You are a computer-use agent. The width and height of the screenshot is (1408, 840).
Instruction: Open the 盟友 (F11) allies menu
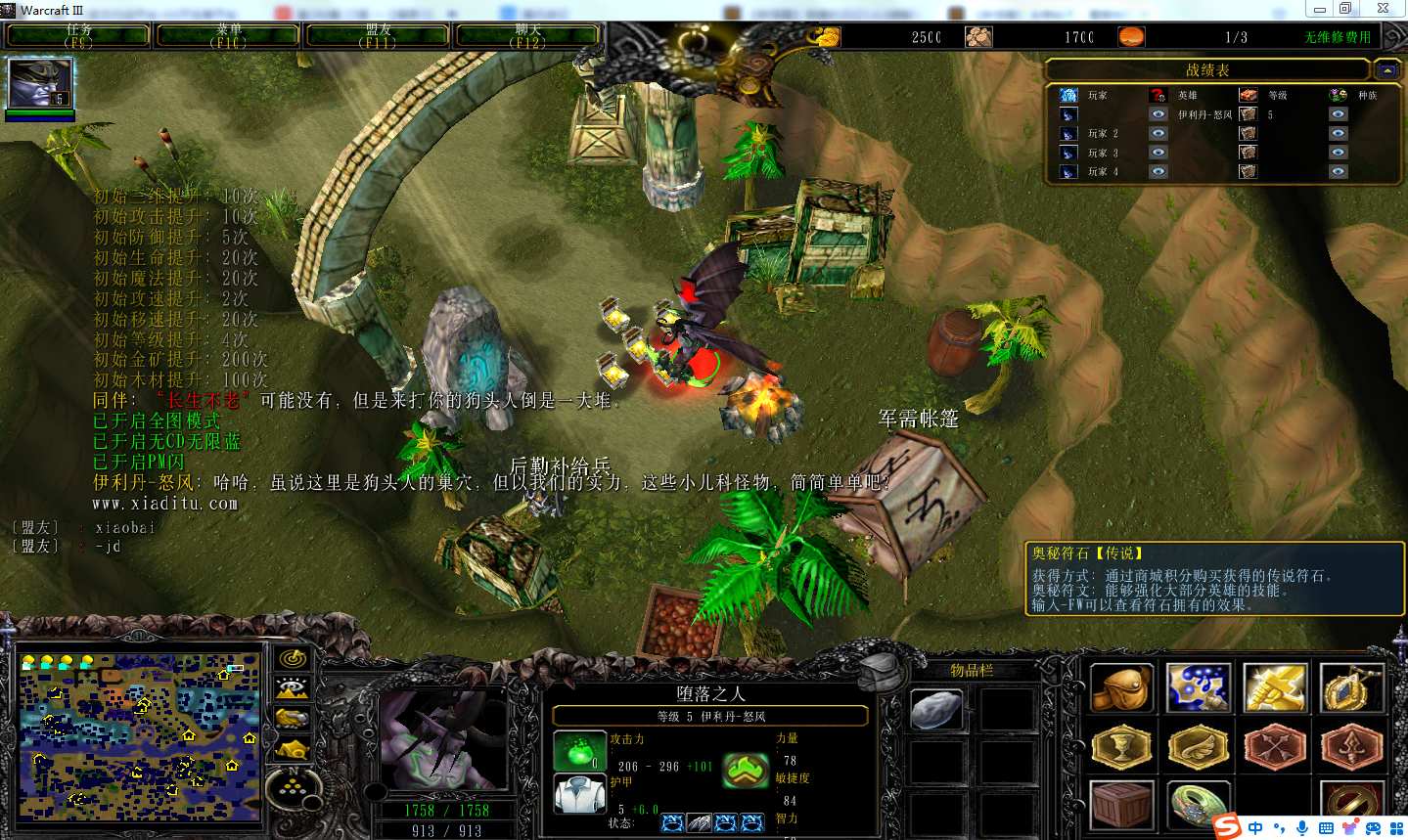tap(378, 36)
